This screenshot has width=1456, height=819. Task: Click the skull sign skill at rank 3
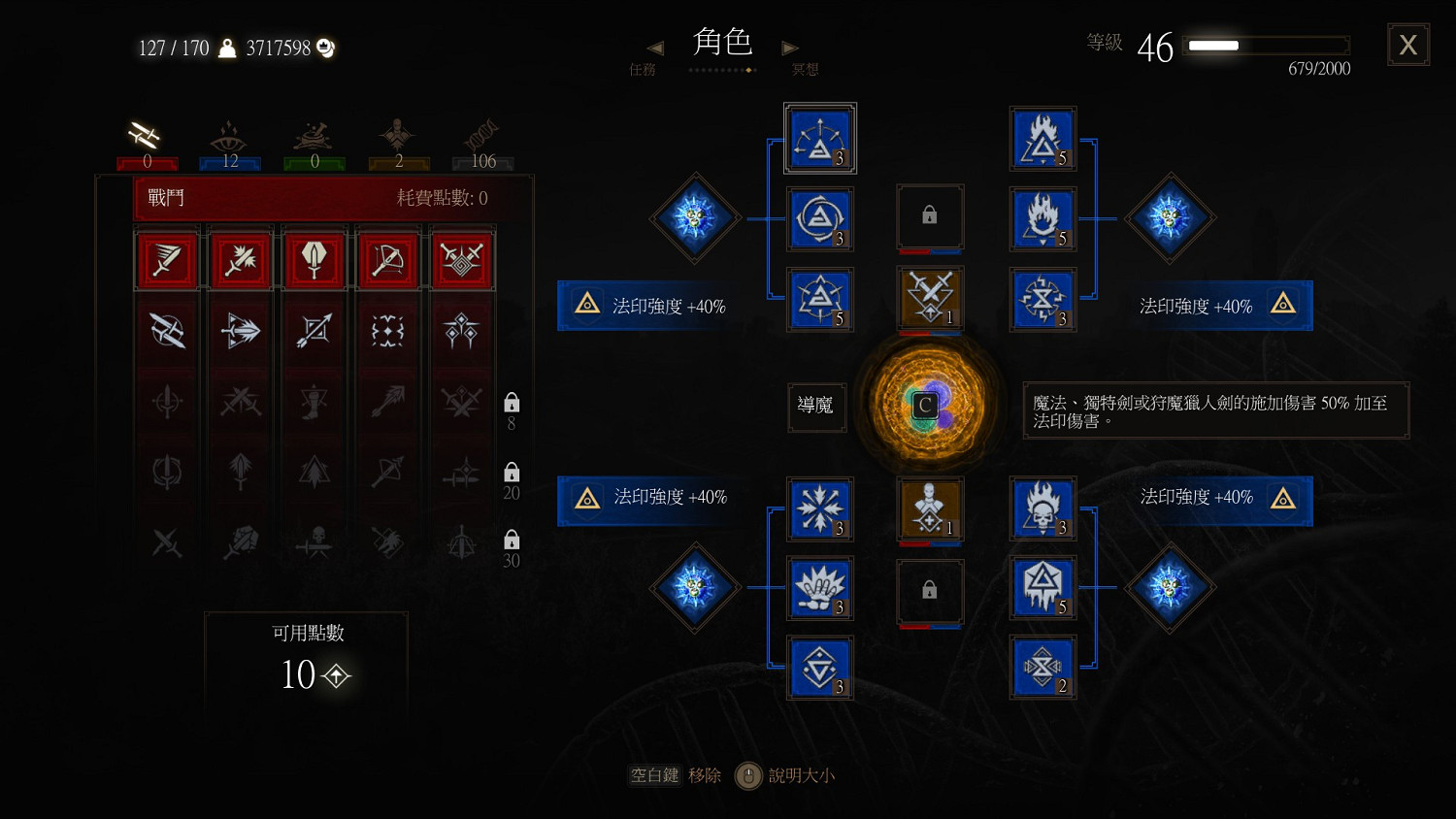tap(1043, 508)
